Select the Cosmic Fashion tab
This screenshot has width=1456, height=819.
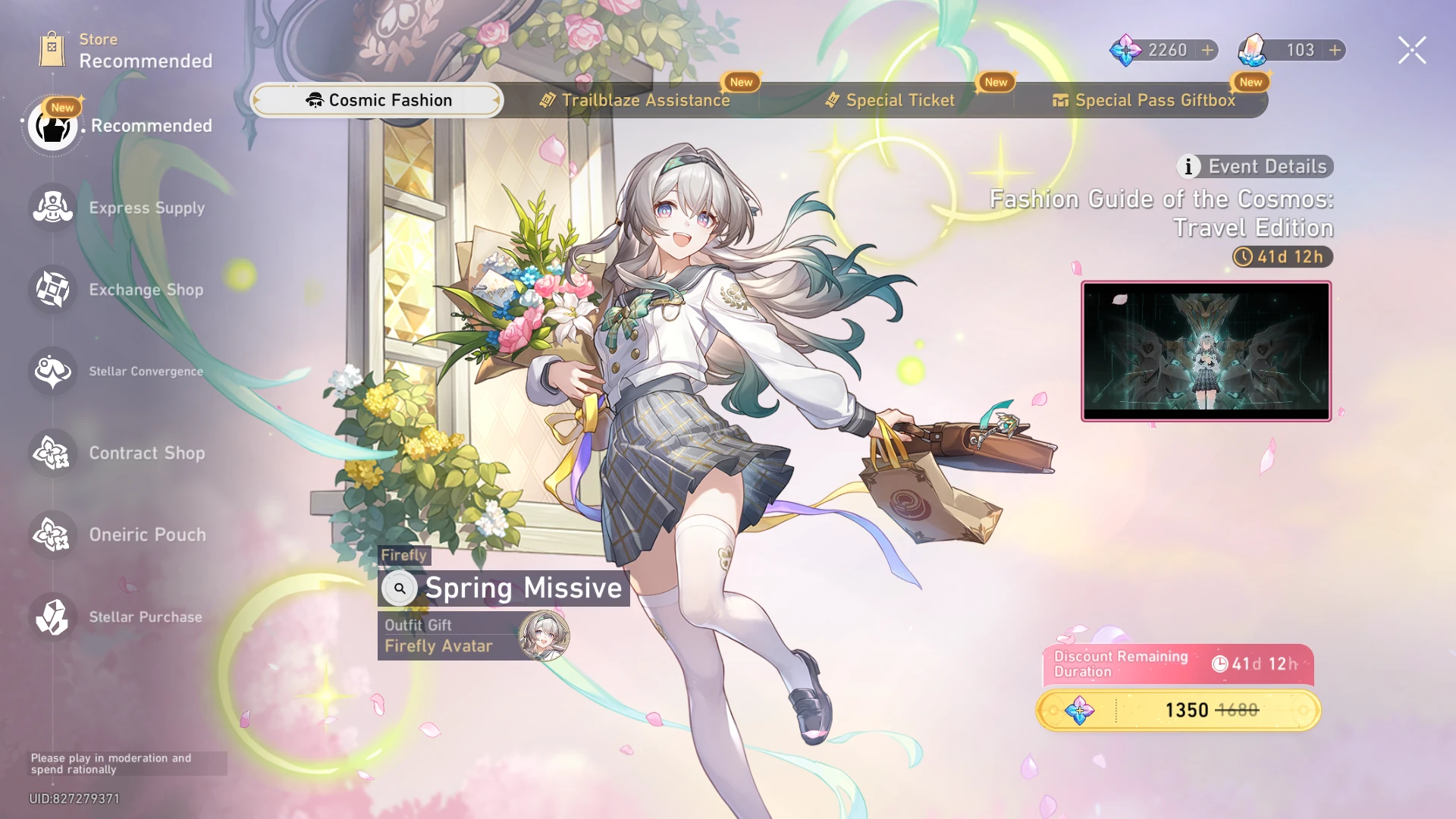tap(377, 99)
